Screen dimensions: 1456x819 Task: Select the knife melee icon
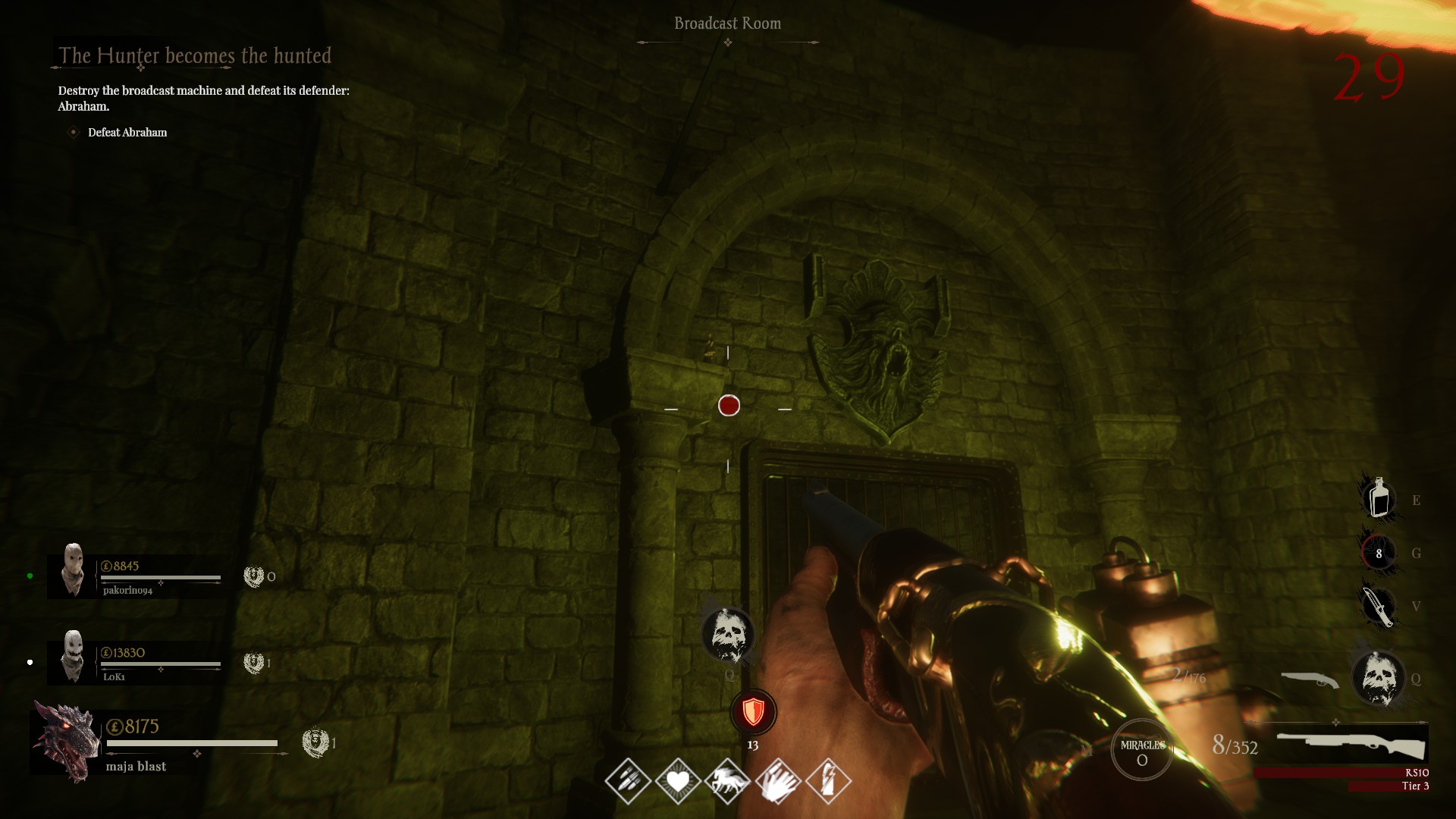pyautogui.click(x=1377, y=606)
